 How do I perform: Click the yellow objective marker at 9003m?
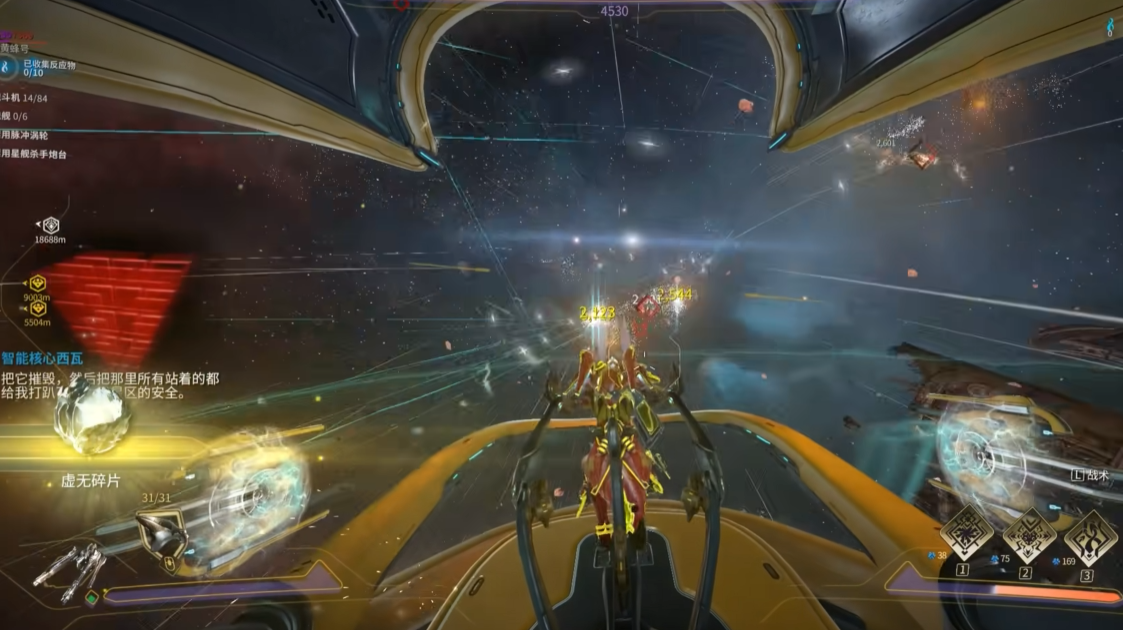click(x=38, y=283)
